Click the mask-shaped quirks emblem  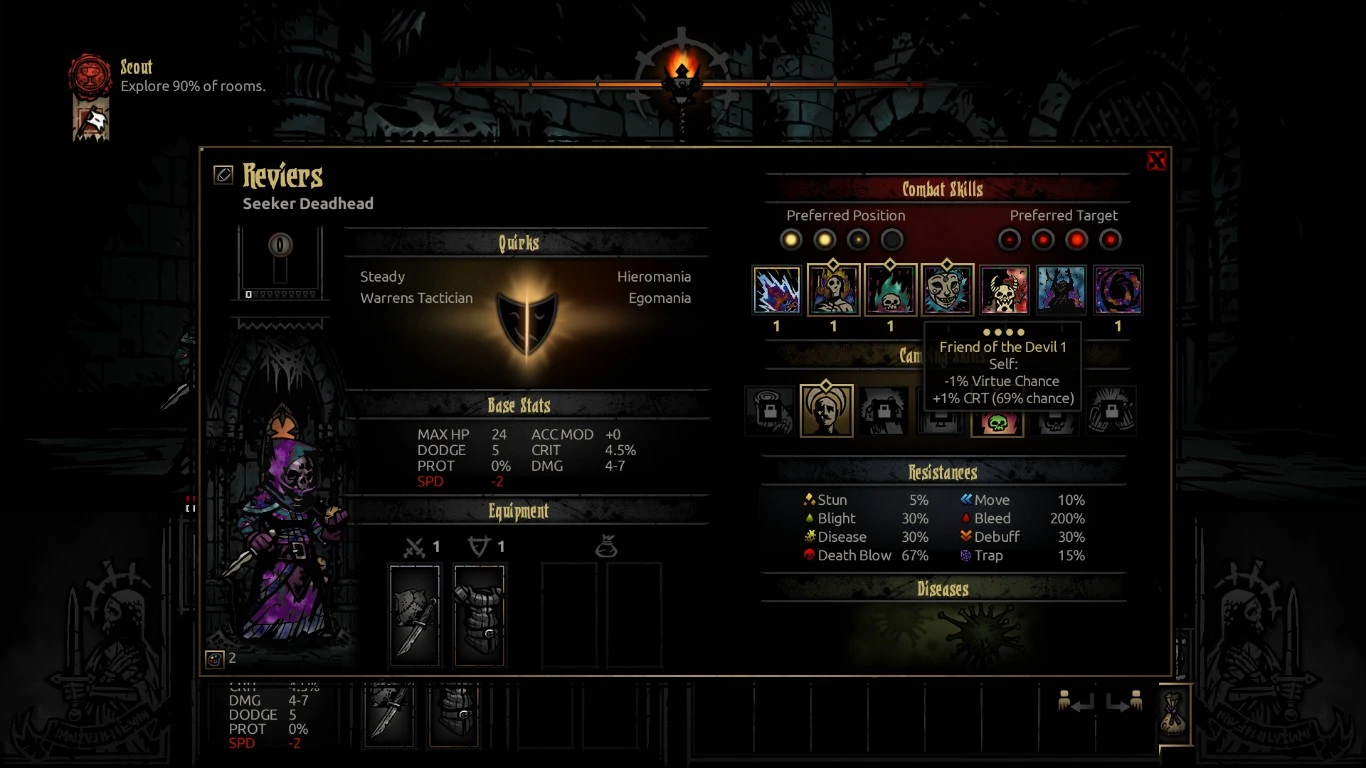click(527, 322)
